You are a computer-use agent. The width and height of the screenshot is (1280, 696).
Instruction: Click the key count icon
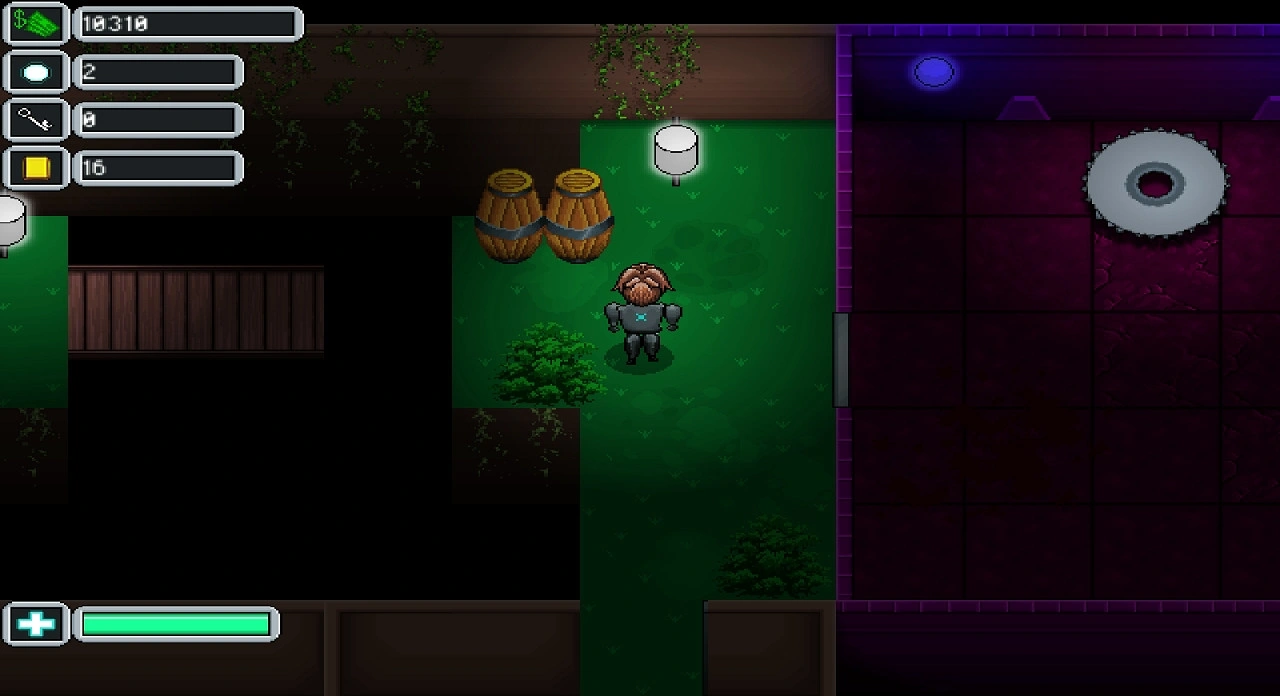(36, 120)
